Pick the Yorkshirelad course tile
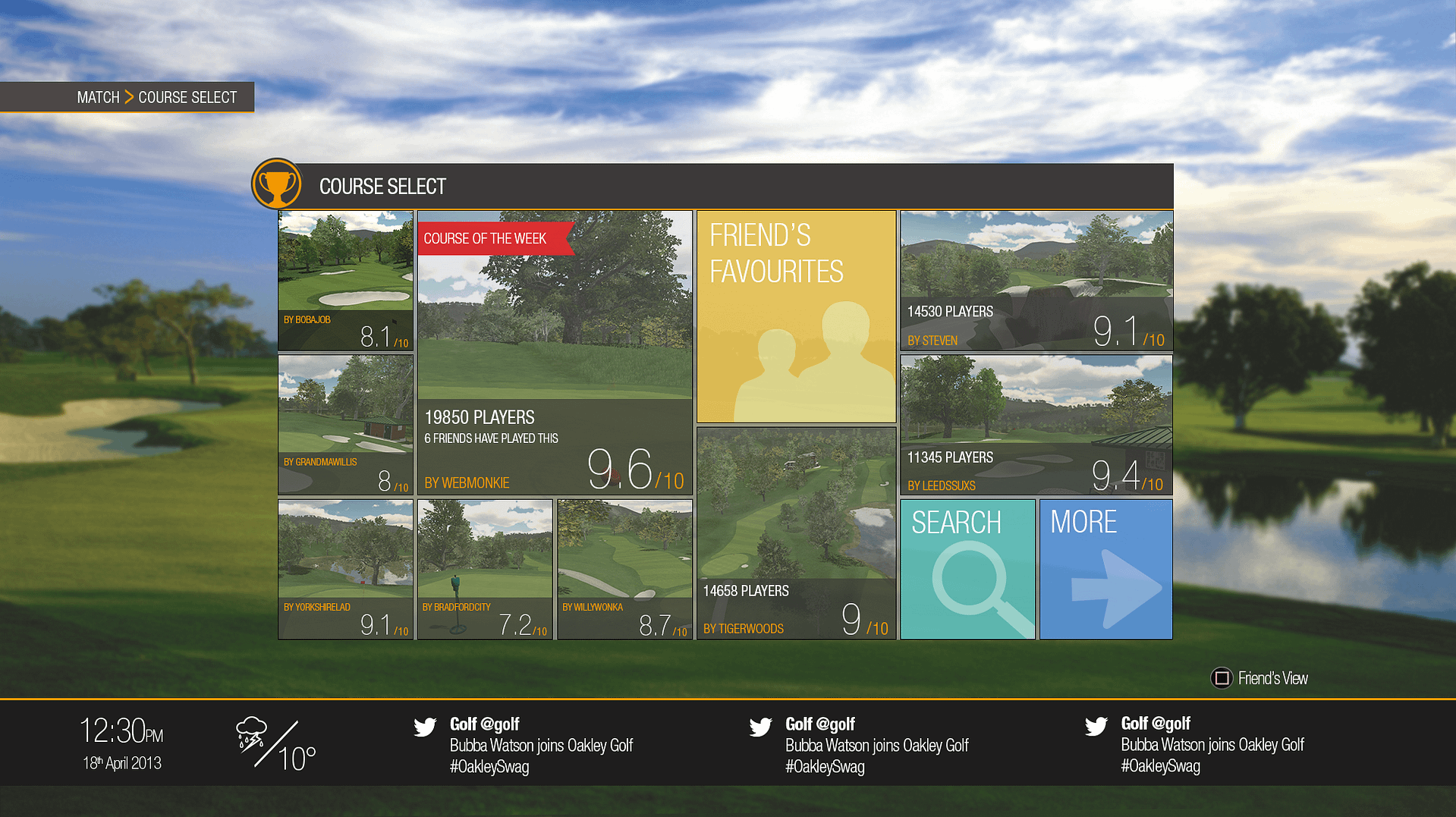The height and width of the screenshot is (817, 1456). 345,569
